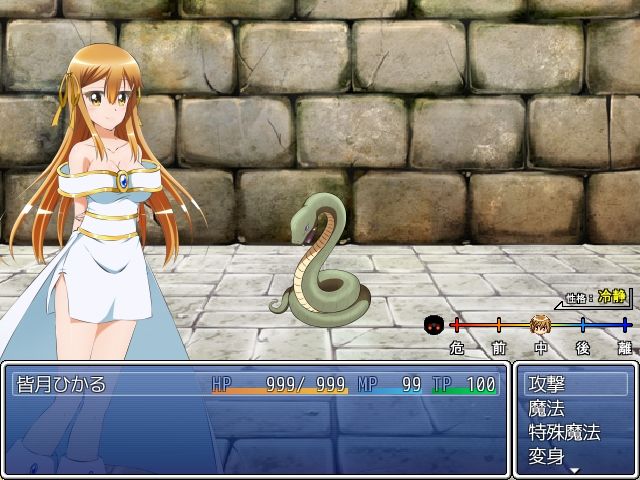Open the 特殊魔法 special magic command
The height and width of the screenshot is (480, 640).
point(574,433)
